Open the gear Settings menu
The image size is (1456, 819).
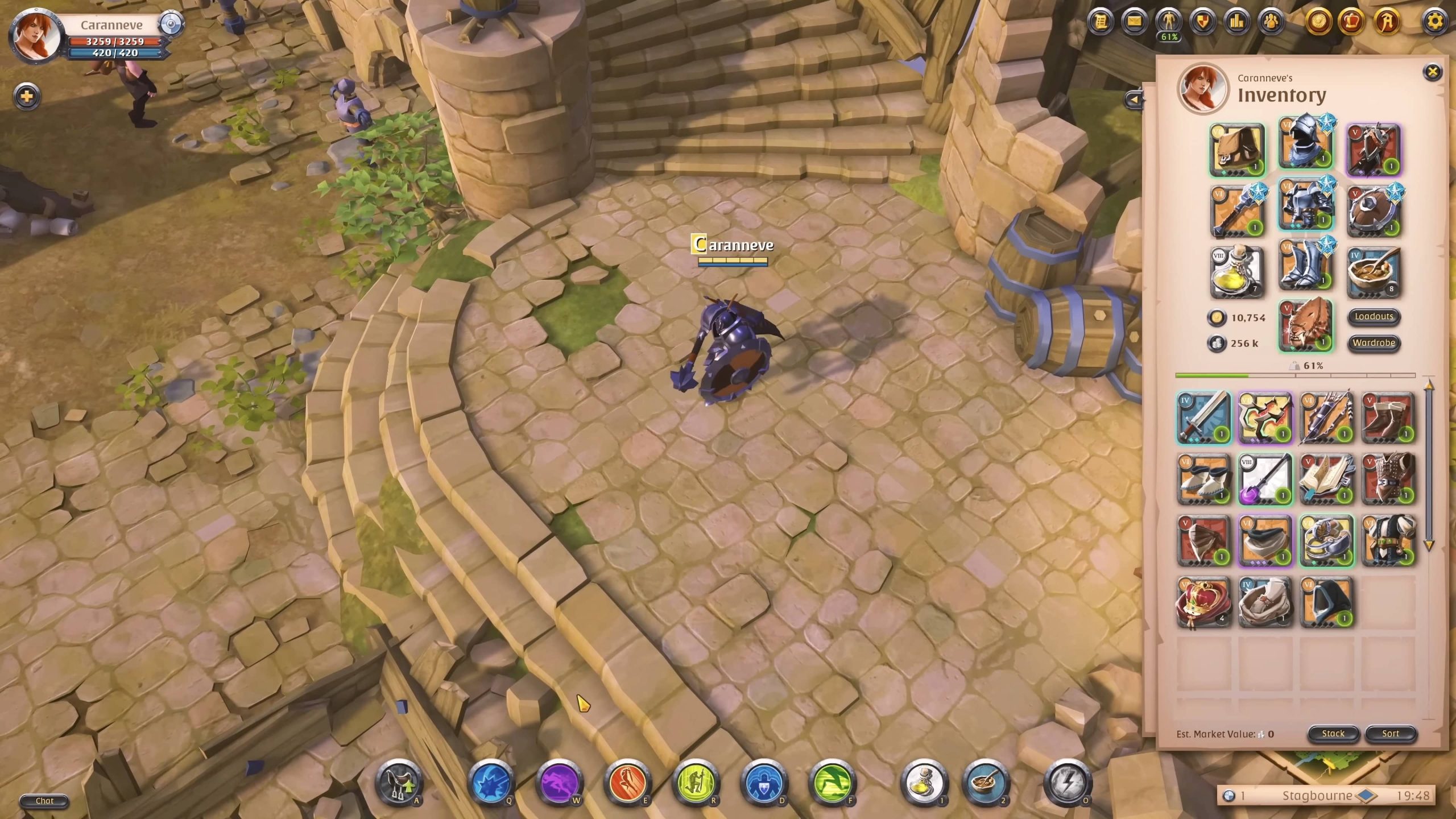click(1435, 22)
